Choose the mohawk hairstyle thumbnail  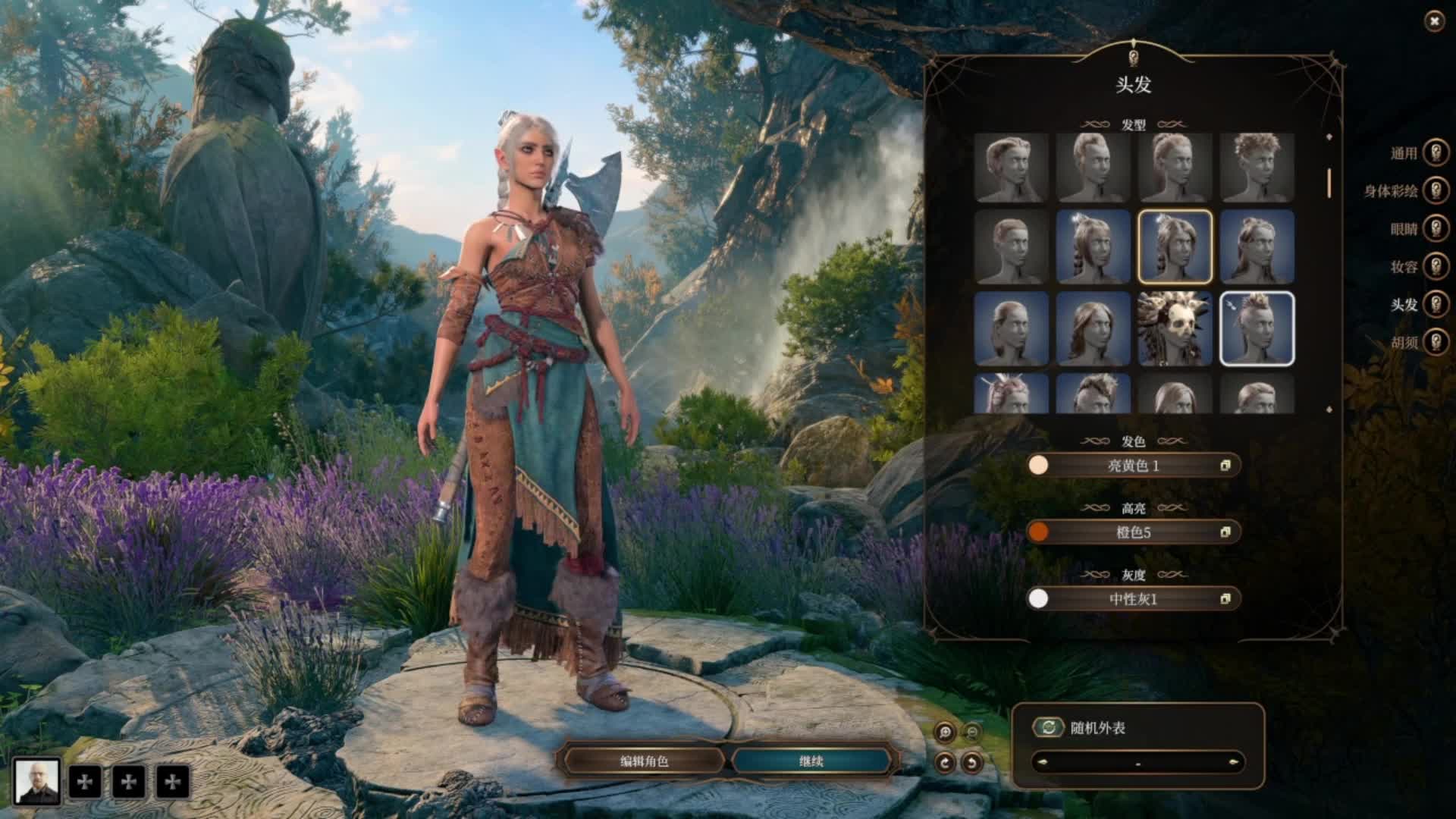point(1257,328)
